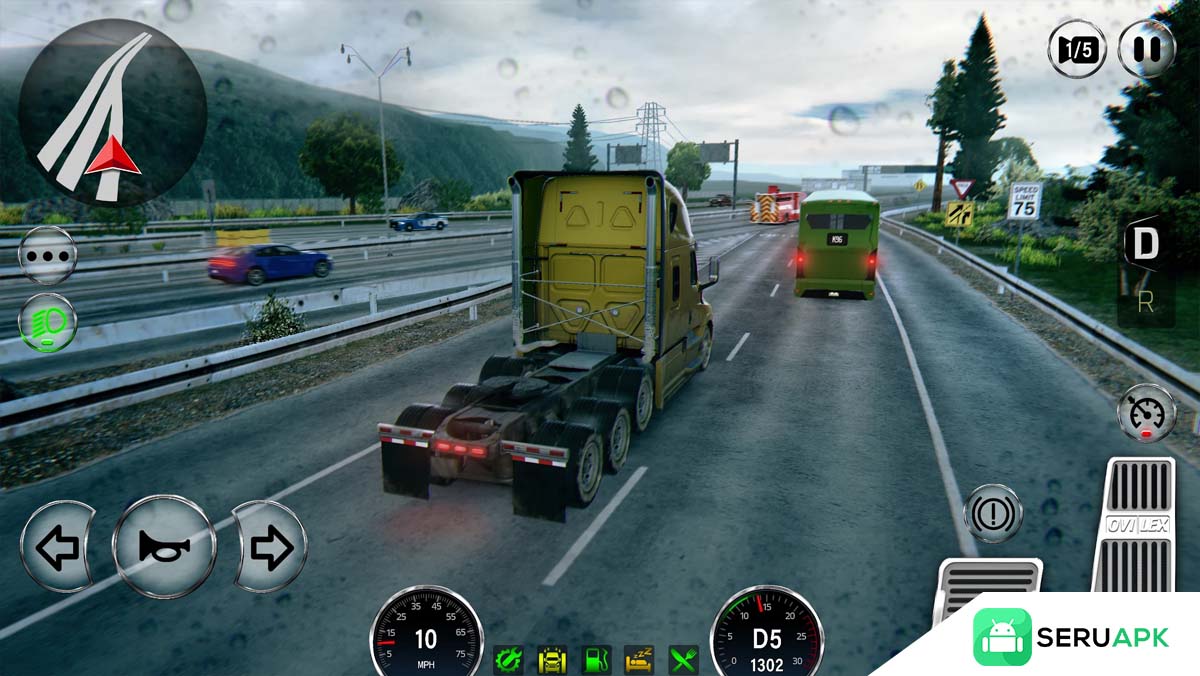Tap the green fuel pump icon
This screenshot has height=676, width=1200.
pyautogui.click(x=596, y=659)
